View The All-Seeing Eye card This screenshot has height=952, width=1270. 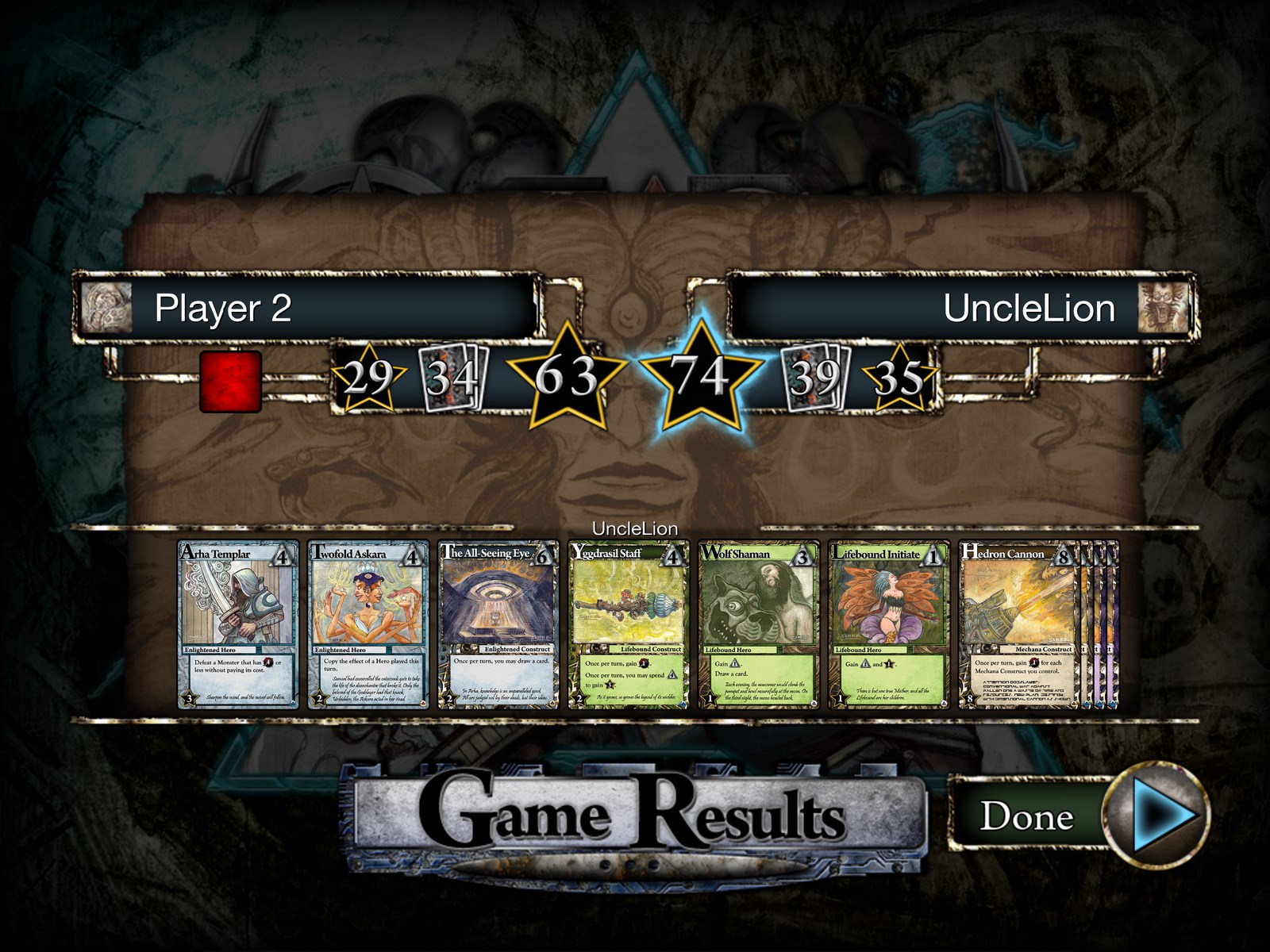pos(498,624)
